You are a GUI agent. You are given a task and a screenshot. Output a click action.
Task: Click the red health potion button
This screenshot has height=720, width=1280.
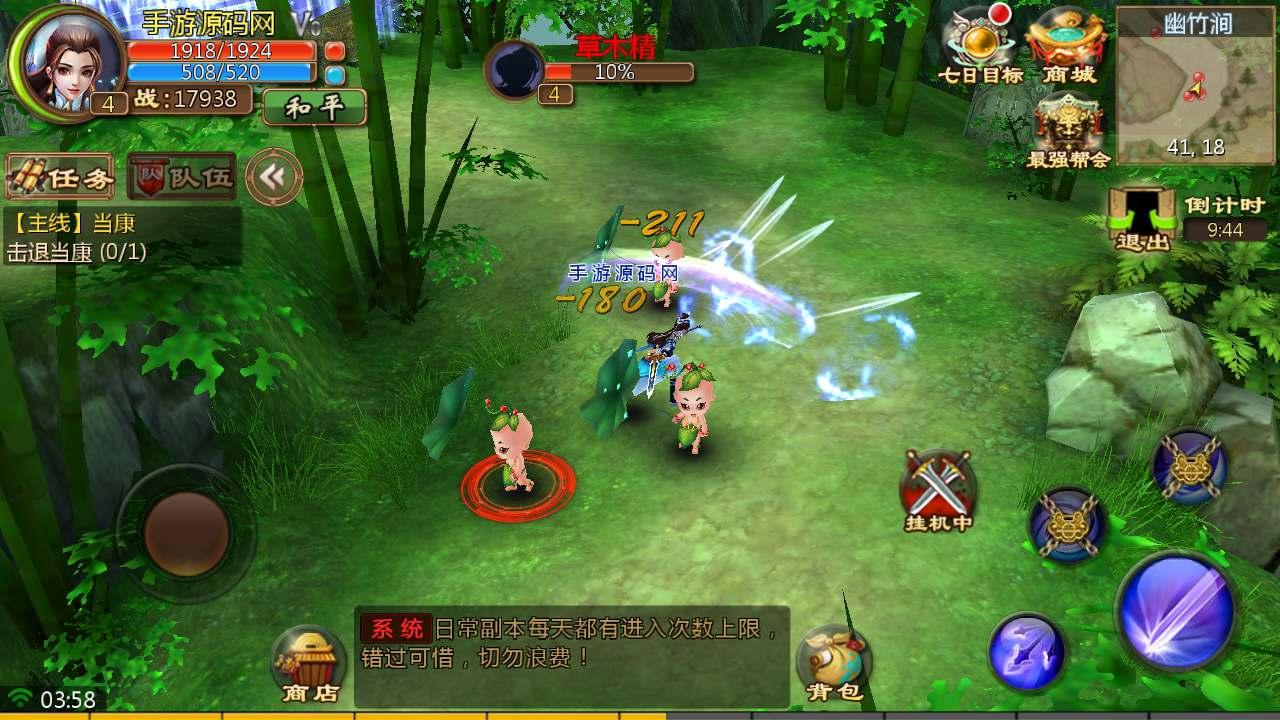click(335, 50)
